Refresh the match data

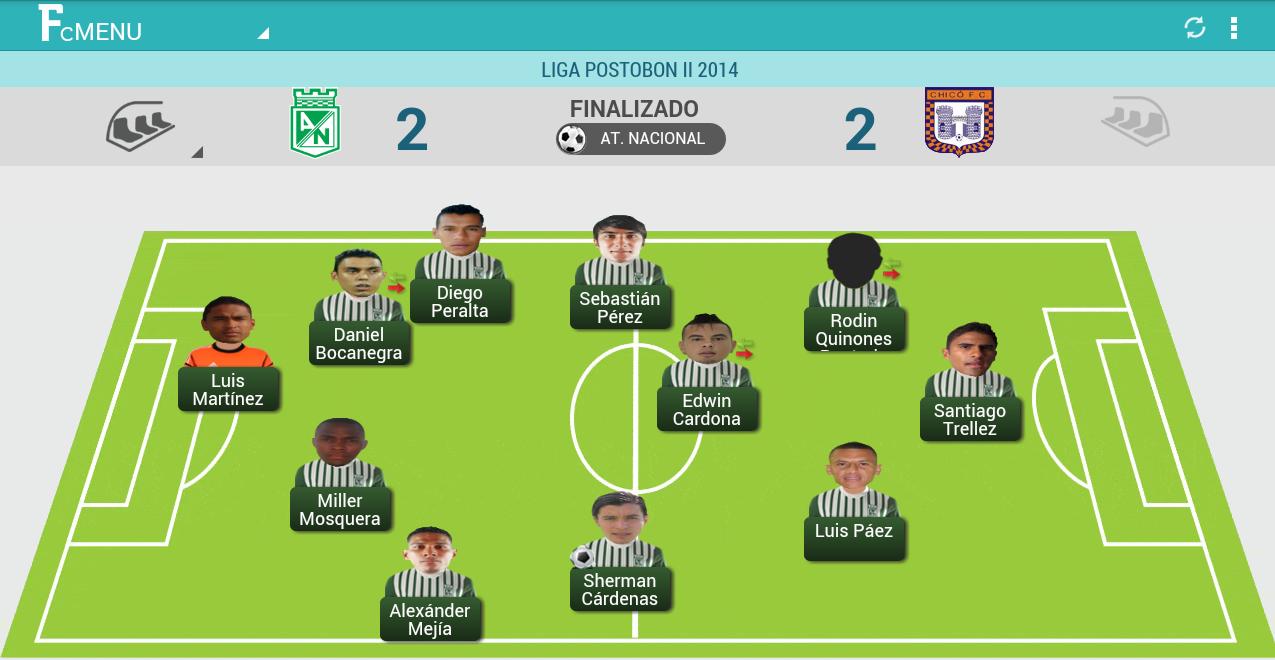pyautogui.click(x=1195, y=27)
